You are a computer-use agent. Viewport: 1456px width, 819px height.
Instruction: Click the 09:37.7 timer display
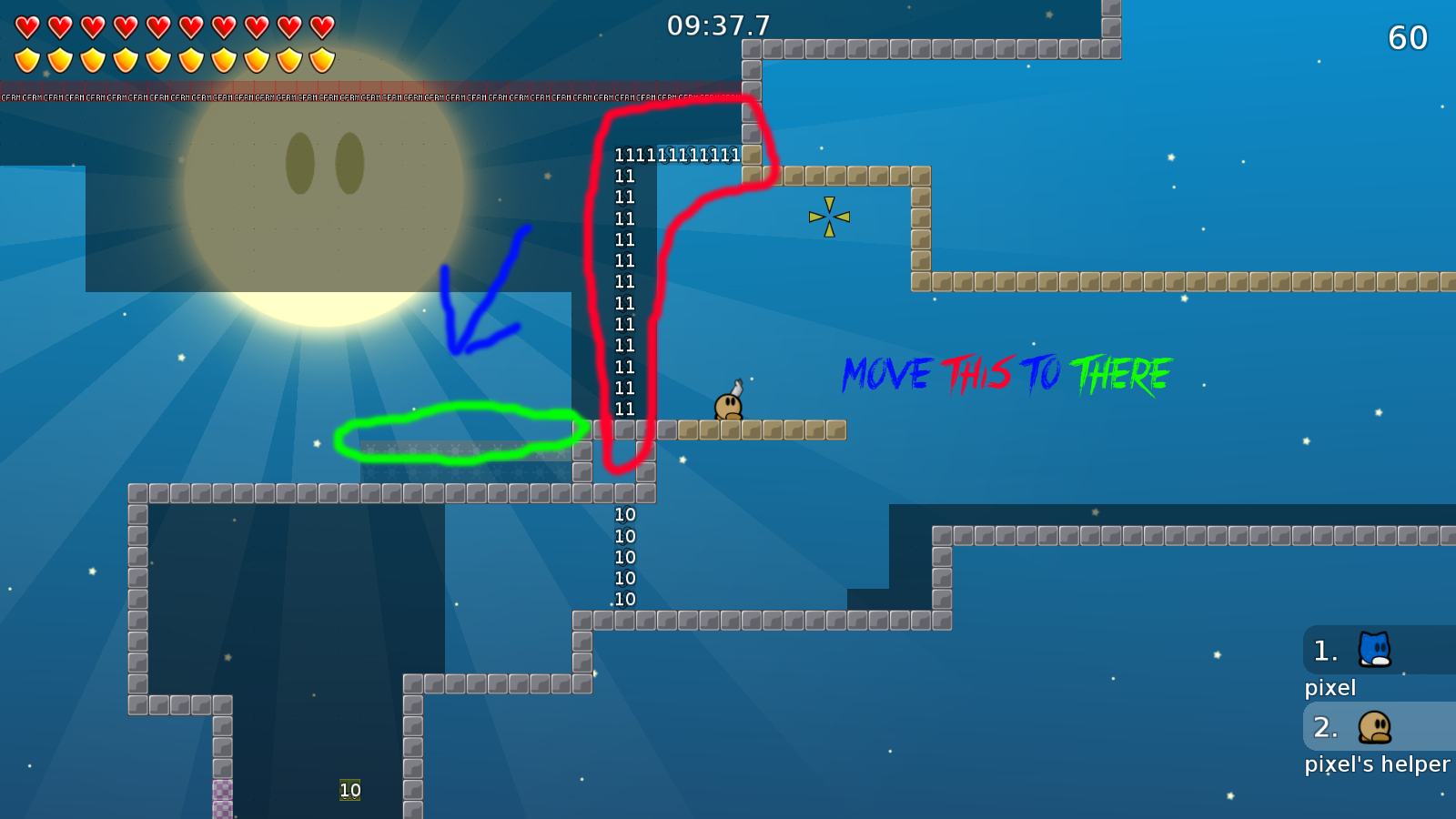point(719,26)
